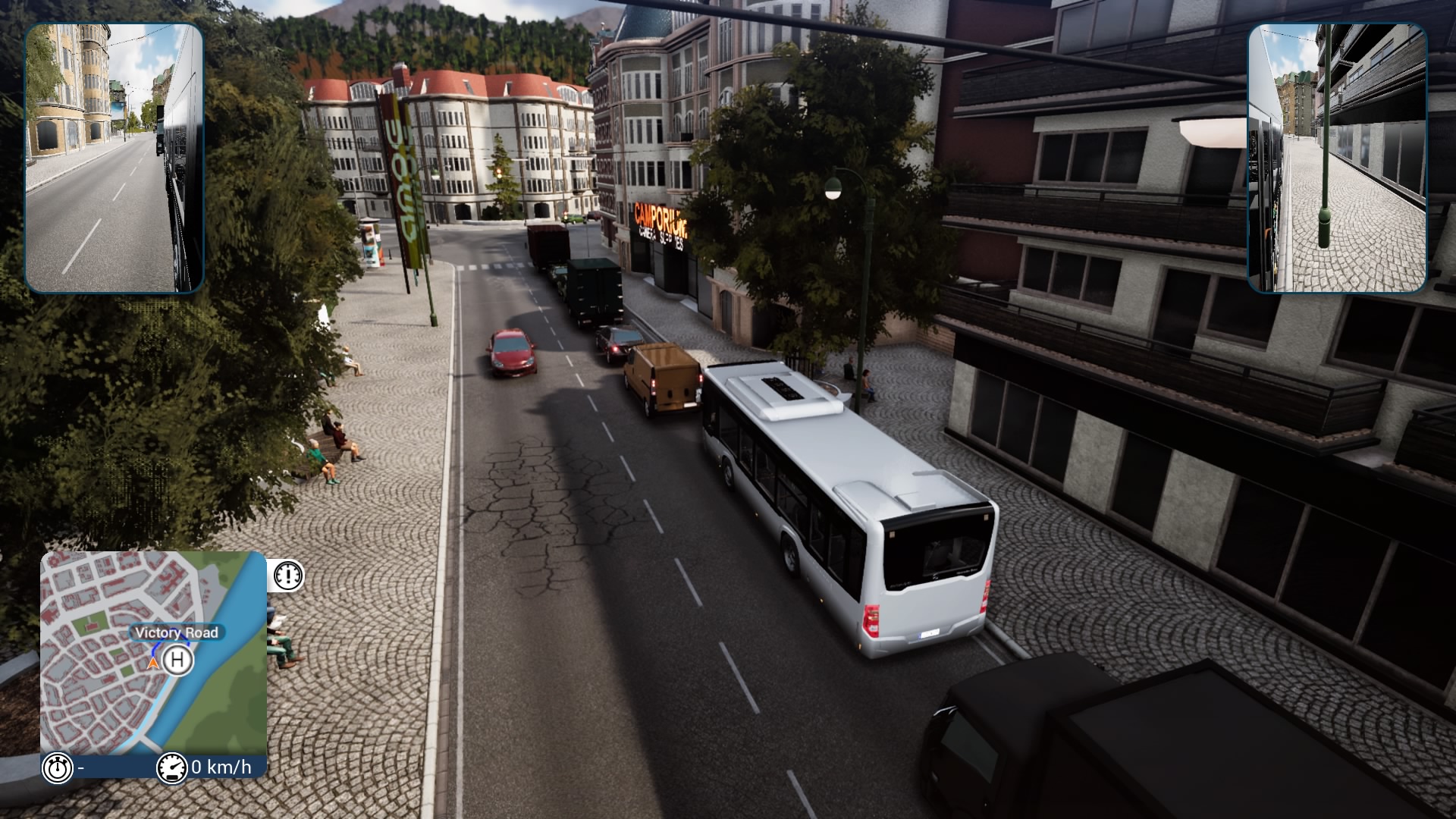This screenshot has width=1456, height=819.
Task: Click the Victory Road stop label
Action: pos(177,632)
